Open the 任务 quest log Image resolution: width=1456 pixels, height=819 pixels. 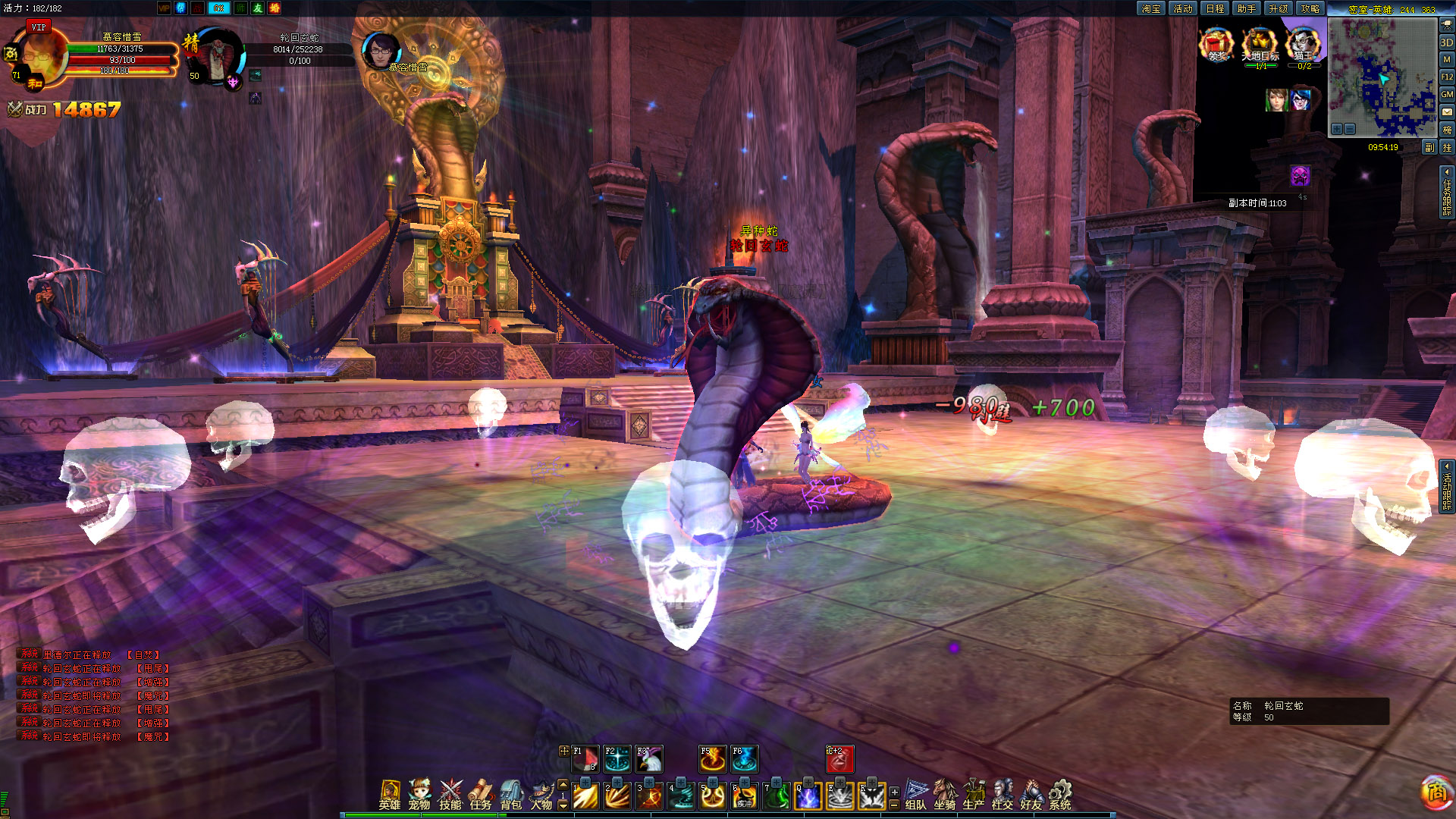481,794
